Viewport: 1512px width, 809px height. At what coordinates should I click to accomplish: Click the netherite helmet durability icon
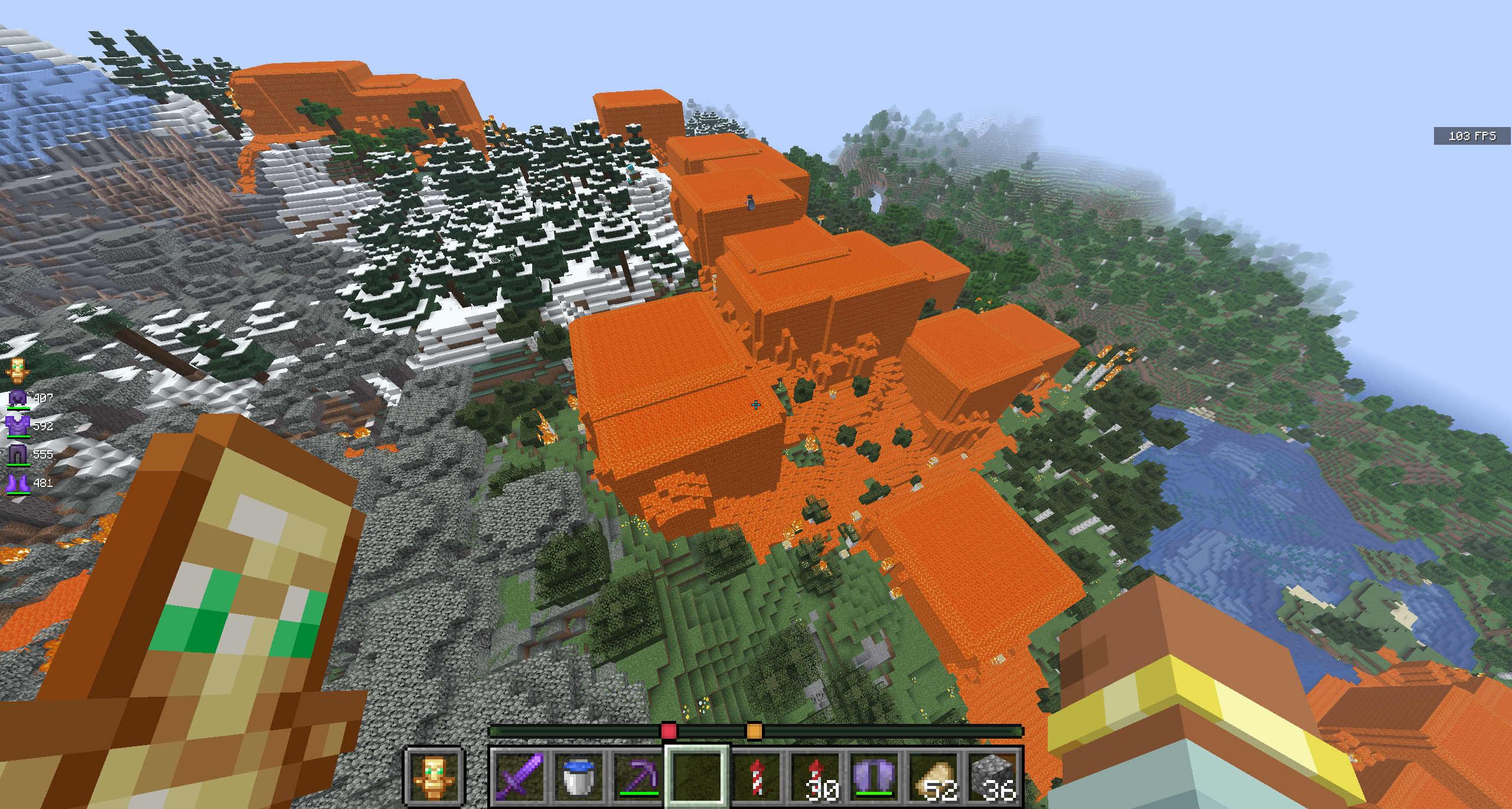click(18, 398)
